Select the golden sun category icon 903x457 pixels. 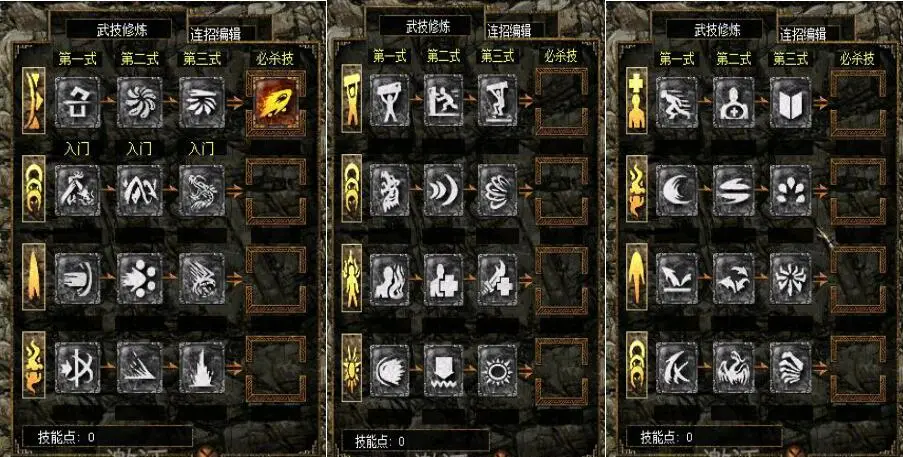click(x=351, y=360)
